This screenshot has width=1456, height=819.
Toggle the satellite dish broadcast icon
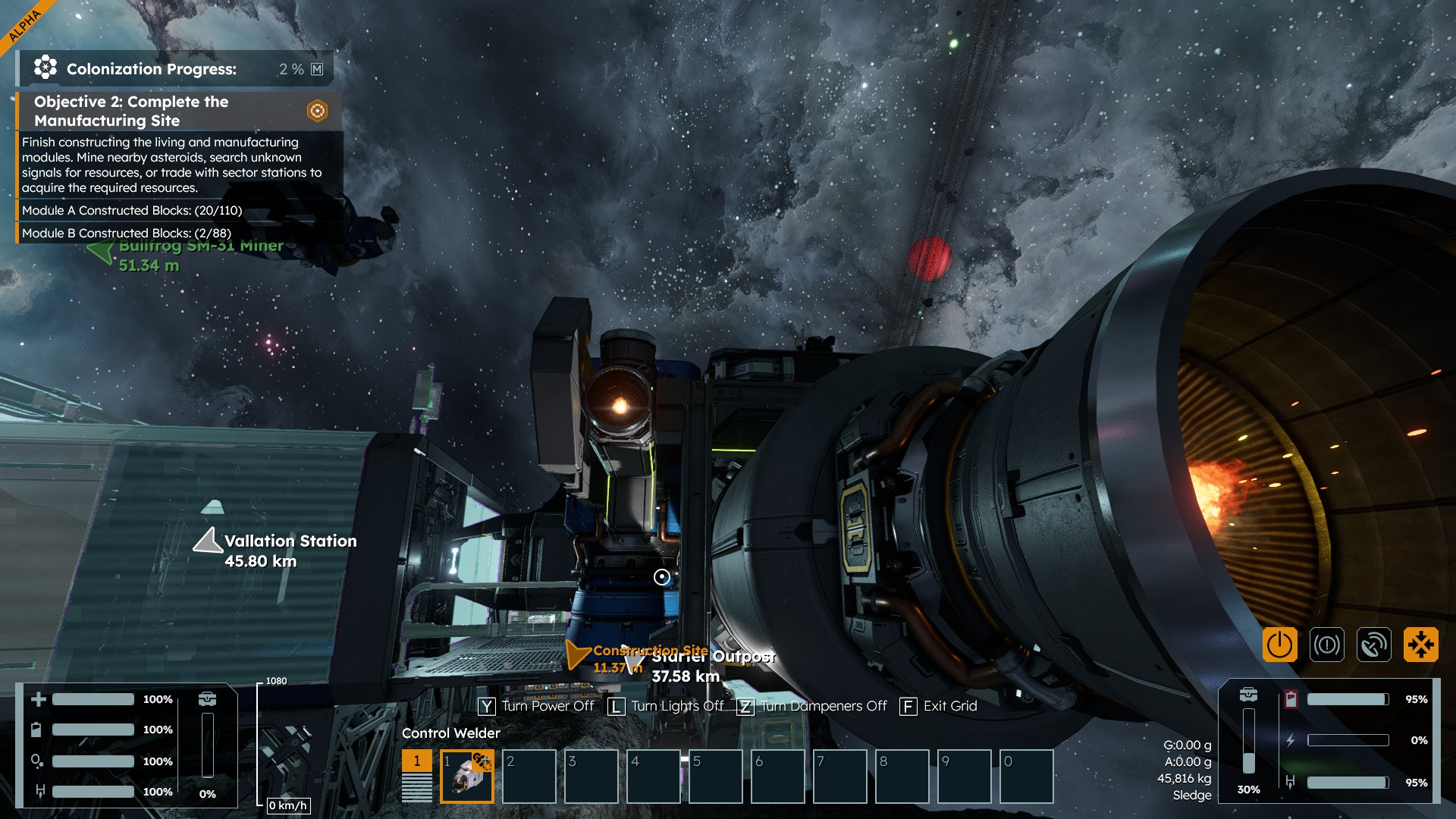1373,645
